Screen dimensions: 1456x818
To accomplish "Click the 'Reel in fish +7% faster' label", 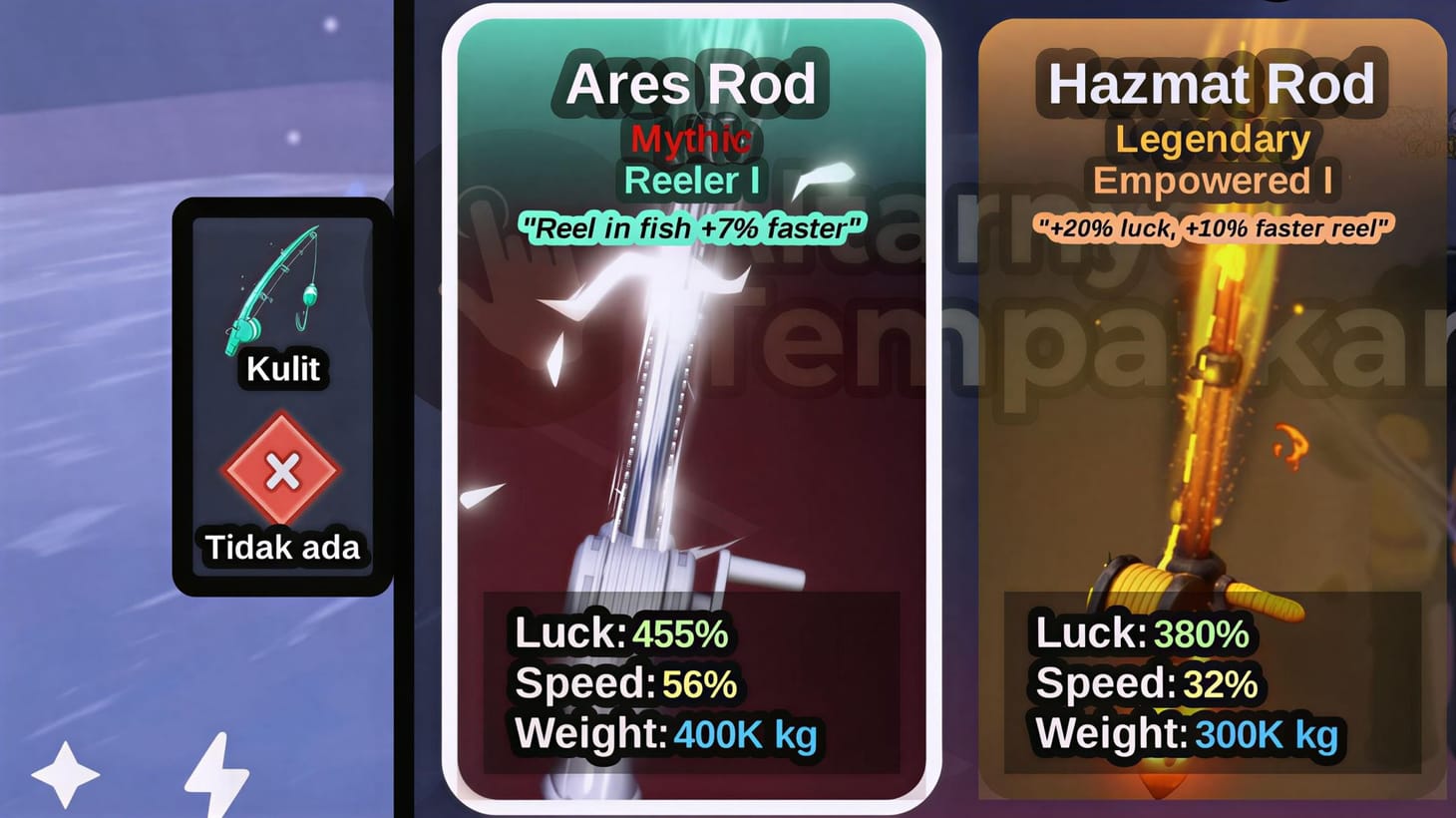I will point(692,228).
